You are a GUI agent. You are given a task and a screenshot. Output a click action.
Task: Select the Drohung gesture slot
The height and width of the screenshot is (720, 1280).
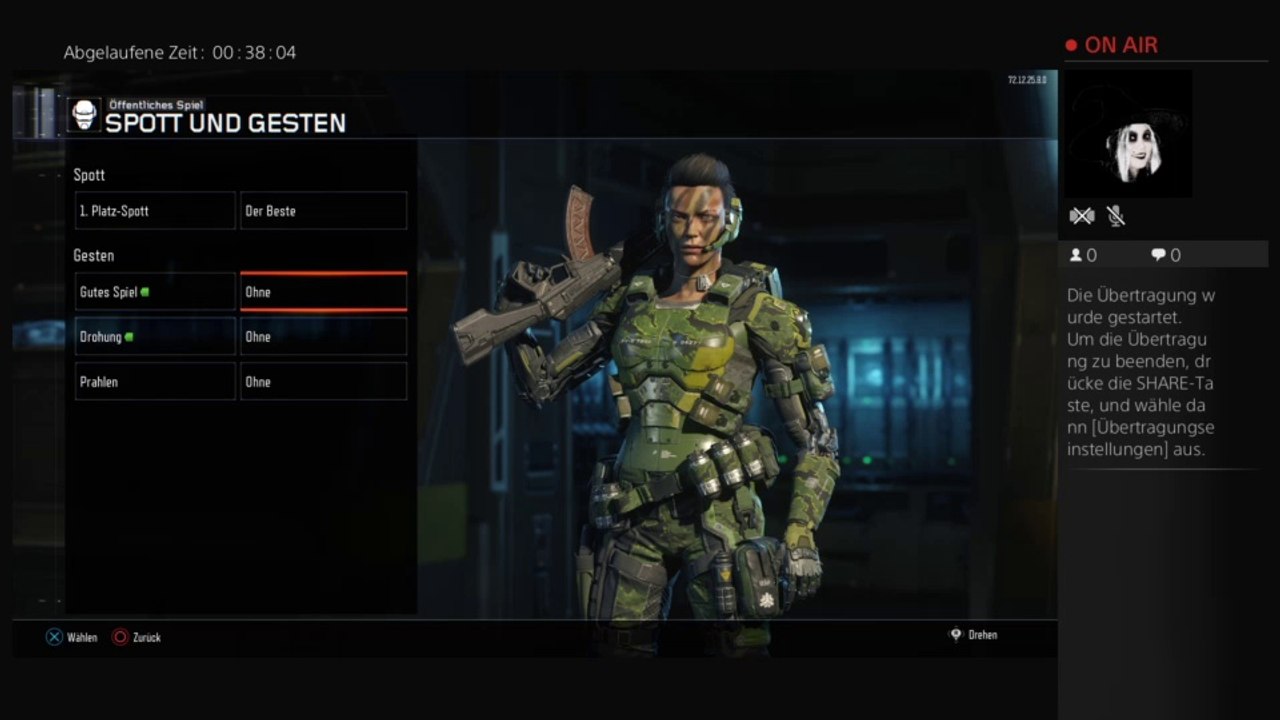pos(155,337)
